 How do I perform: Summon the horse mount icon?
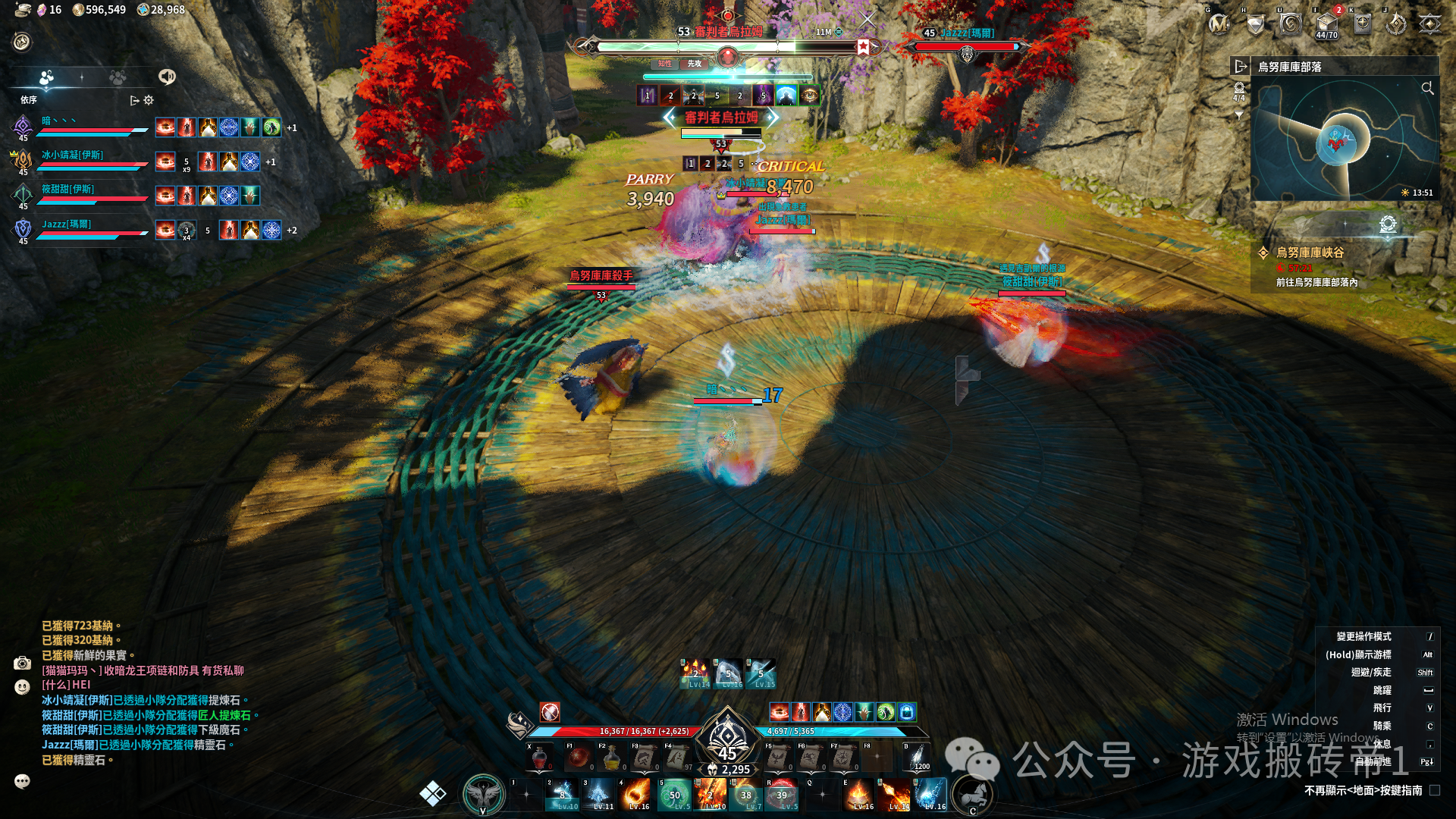pos(974,794)
